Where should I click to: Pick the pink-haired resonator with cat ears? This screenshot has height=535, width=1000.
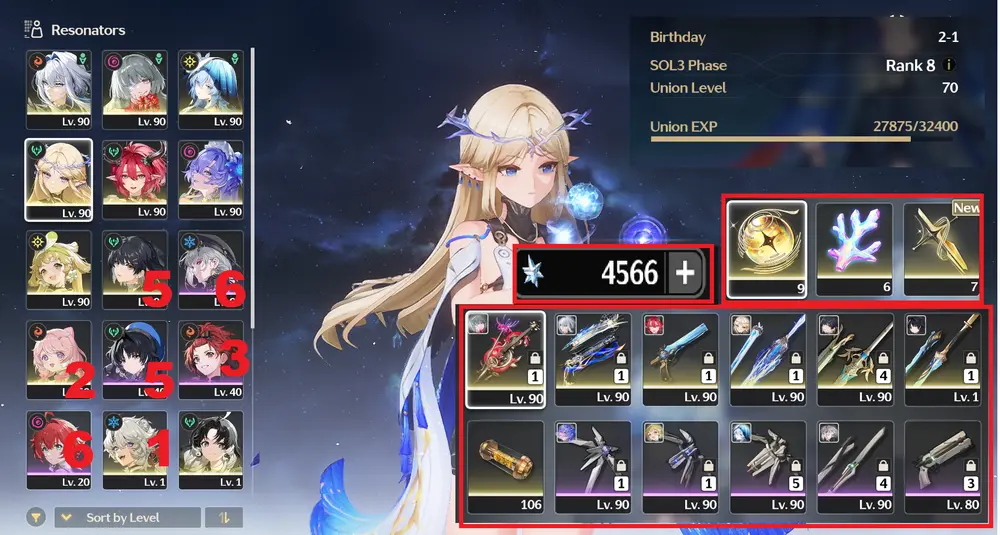58,358
